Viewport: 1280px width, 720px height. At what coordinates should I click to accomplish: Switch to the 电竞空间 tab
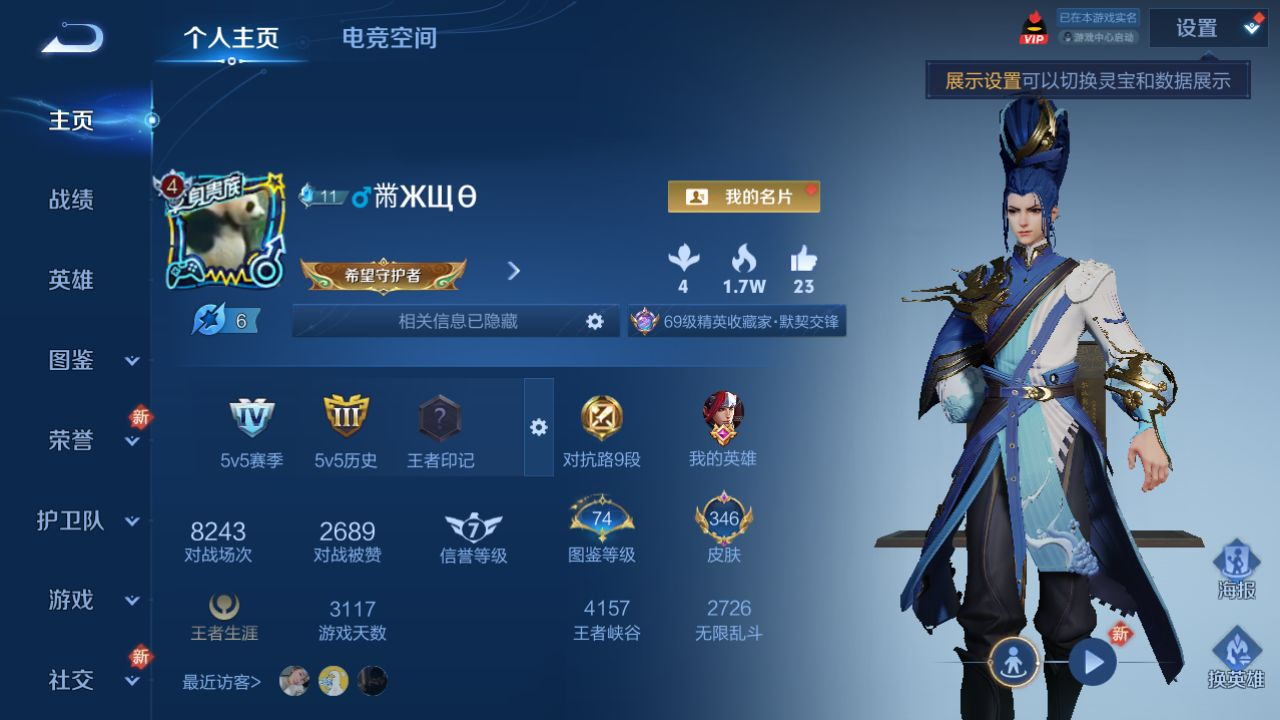coord(389,38)
